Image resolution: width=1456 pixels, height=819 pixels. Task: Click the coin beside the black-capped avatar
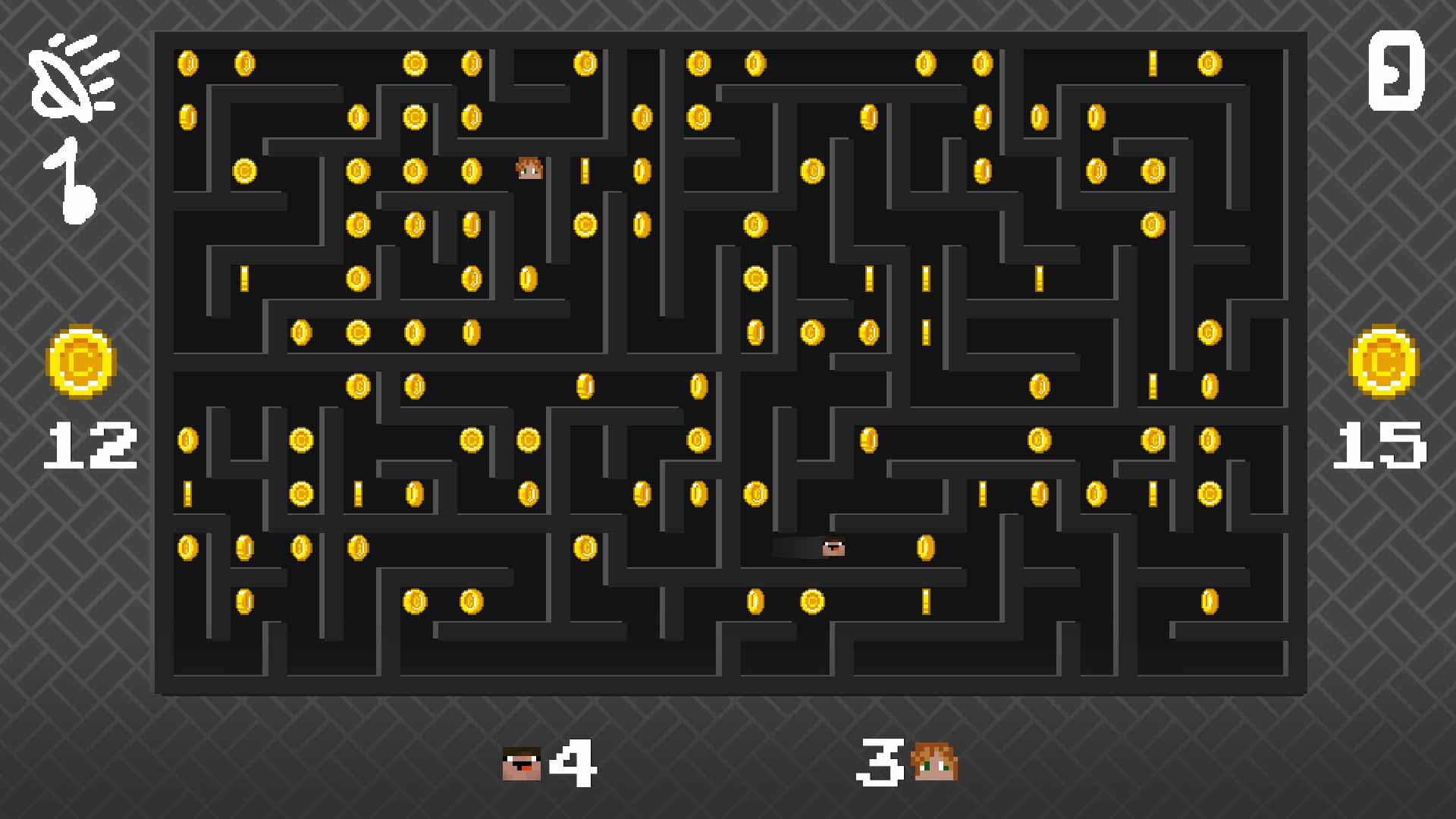[x=926, y=548]
